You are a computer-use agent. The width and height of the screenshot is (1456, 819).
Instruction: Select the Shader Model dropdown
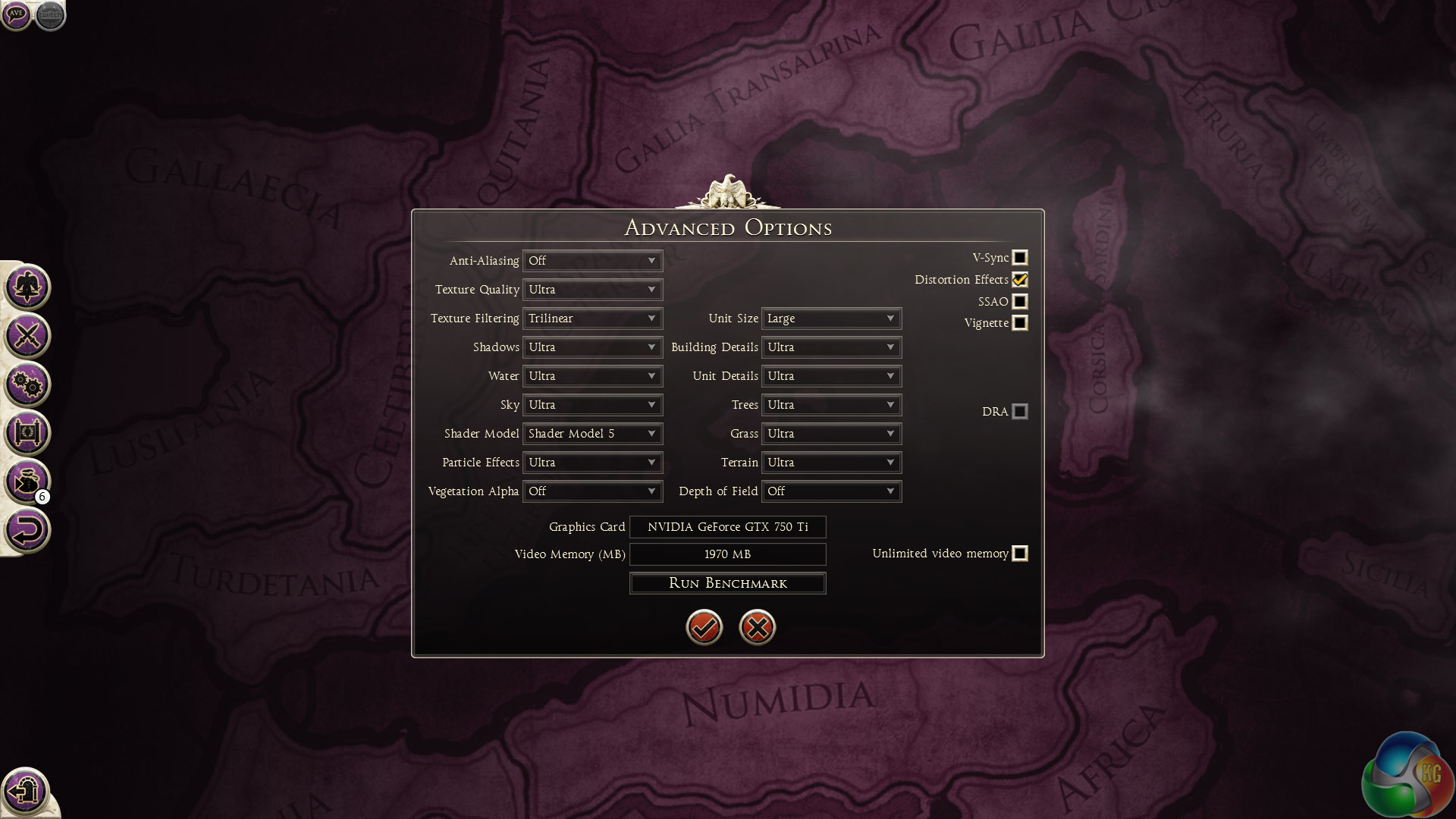point(592,434)
